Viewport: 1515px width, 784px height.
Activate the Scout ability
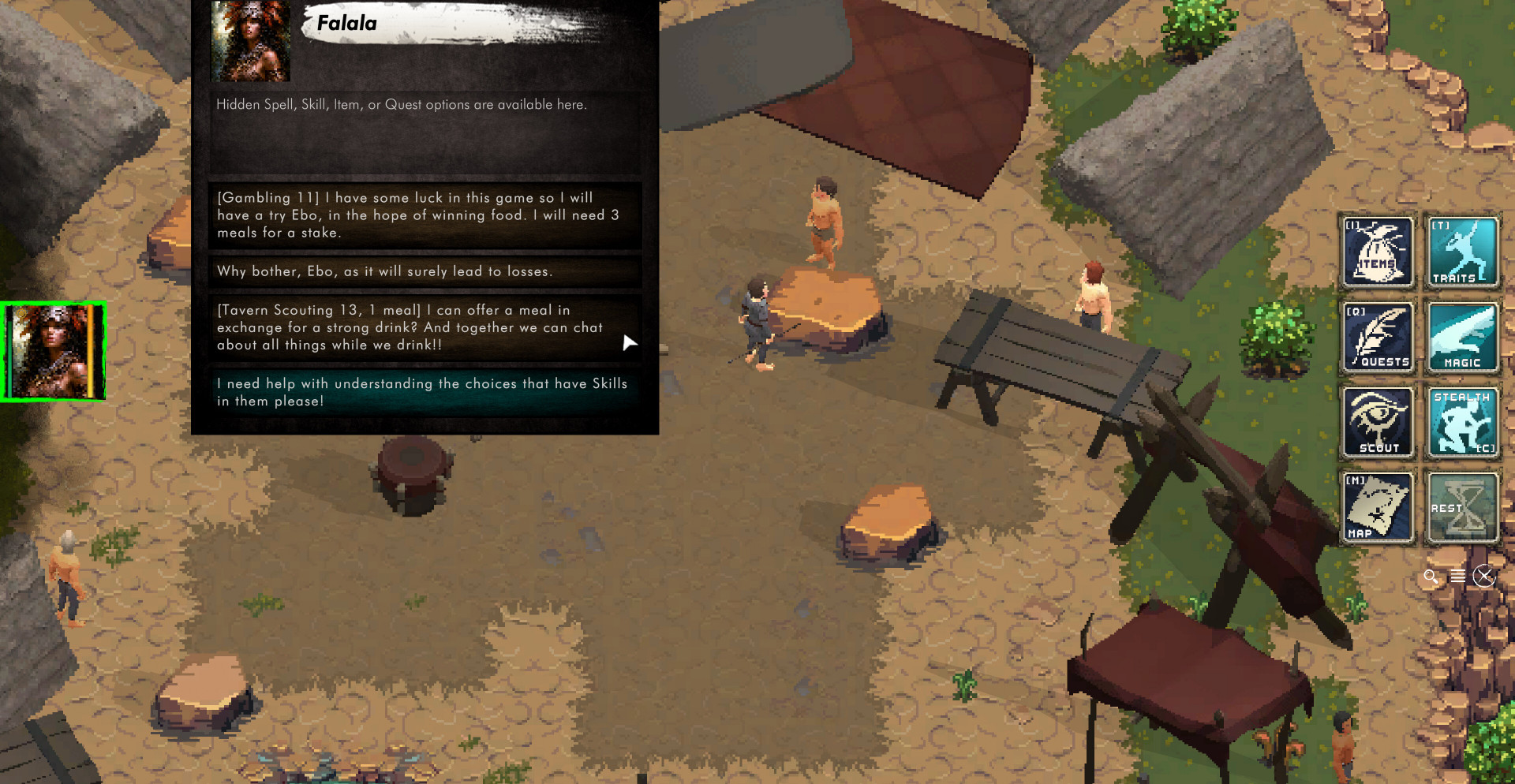(1378, 423)
